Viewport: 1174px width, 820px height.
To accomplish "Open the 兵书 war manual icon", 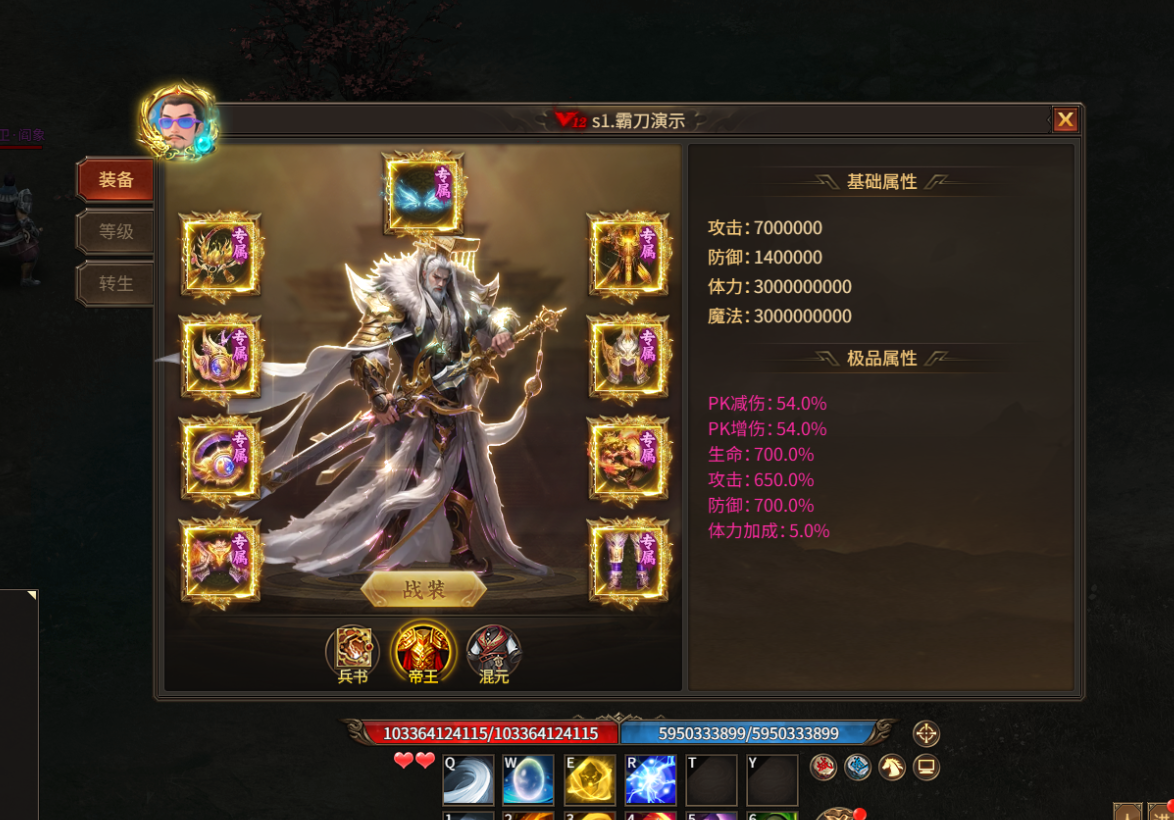I will click(353, 652).
